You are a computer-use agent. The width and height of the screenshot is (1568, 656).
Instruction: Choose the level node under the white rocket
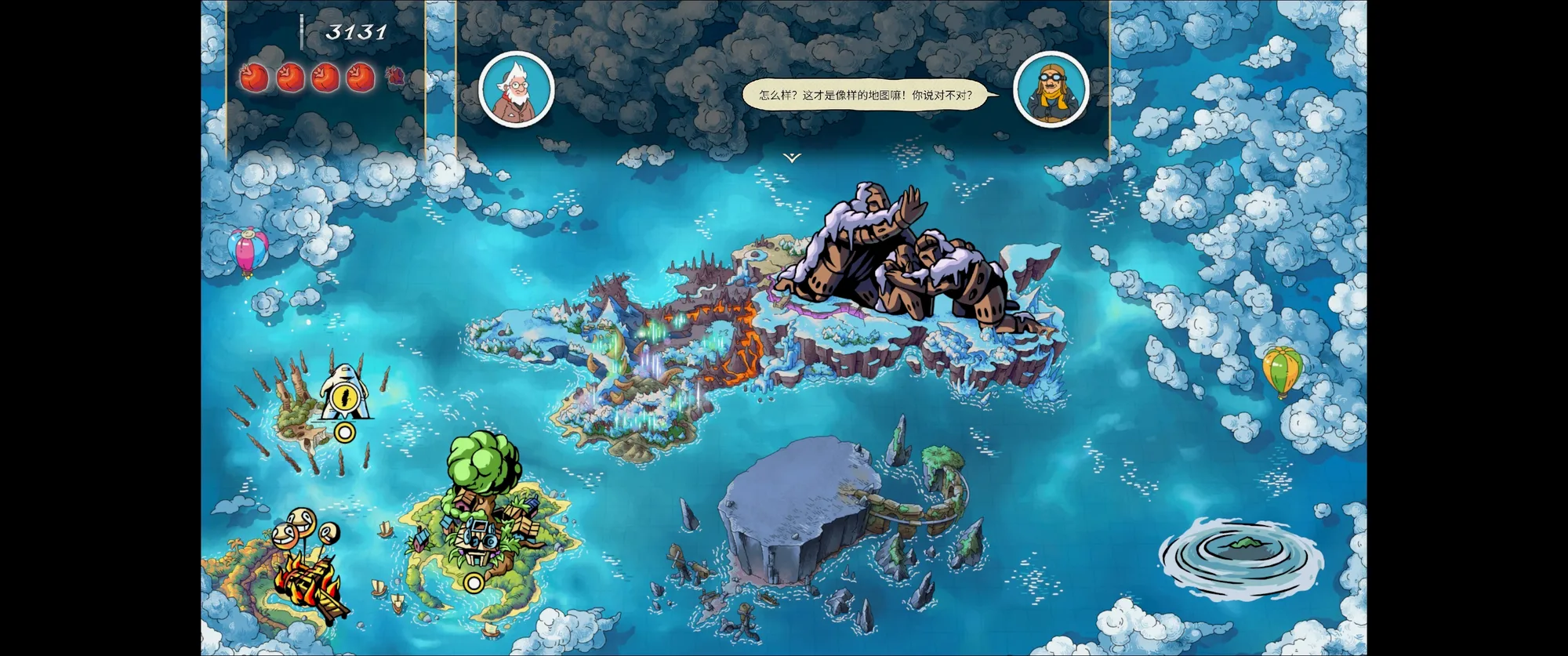pos(344,432)
